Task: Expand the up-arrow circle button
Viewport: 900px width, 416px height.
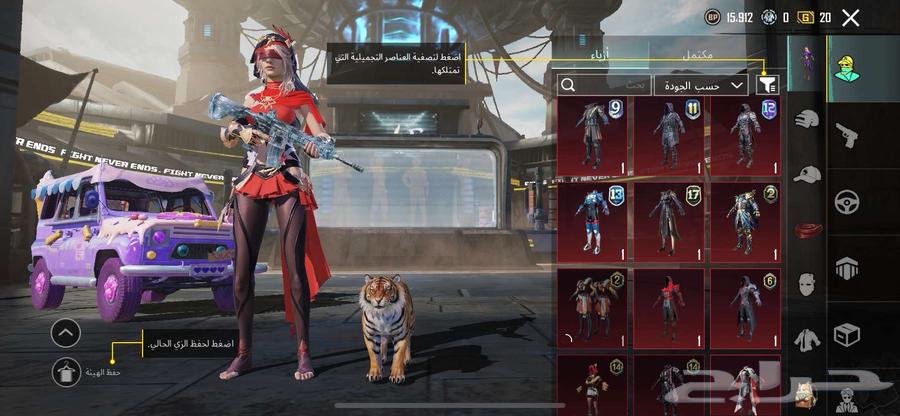Action: [66, 333]
